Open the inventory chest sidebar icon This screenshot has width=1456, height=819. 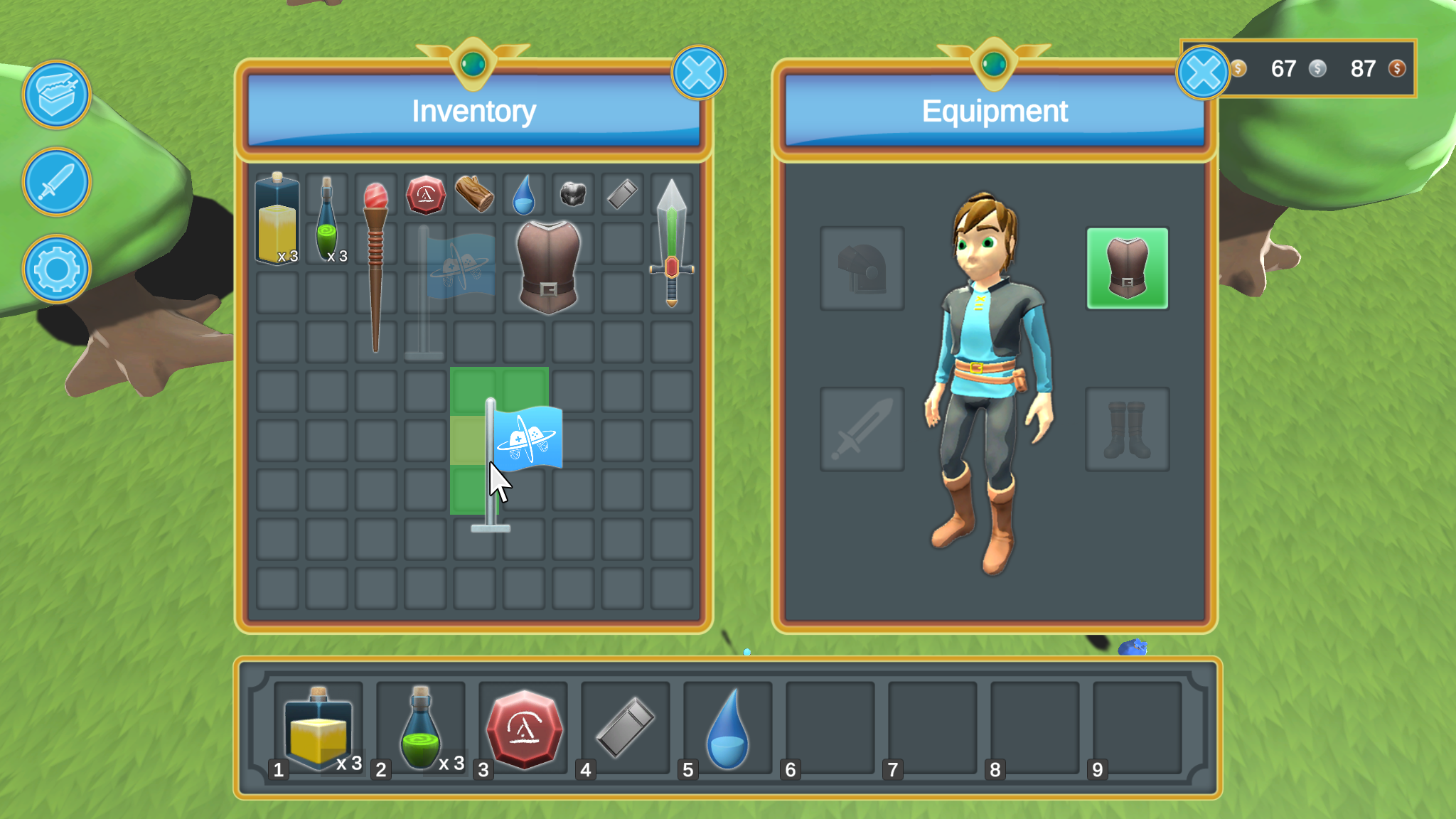56,95
